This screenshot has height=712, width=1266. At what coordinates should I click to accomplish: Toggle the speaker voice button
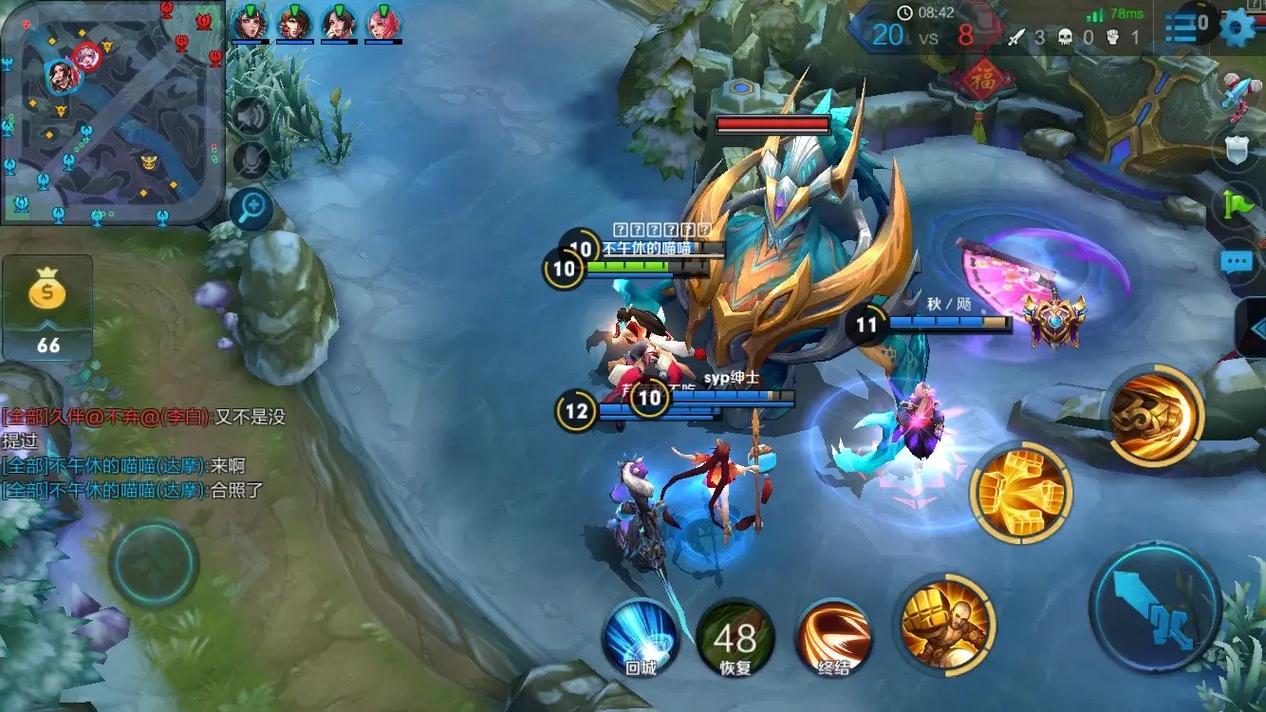[250, 117]
